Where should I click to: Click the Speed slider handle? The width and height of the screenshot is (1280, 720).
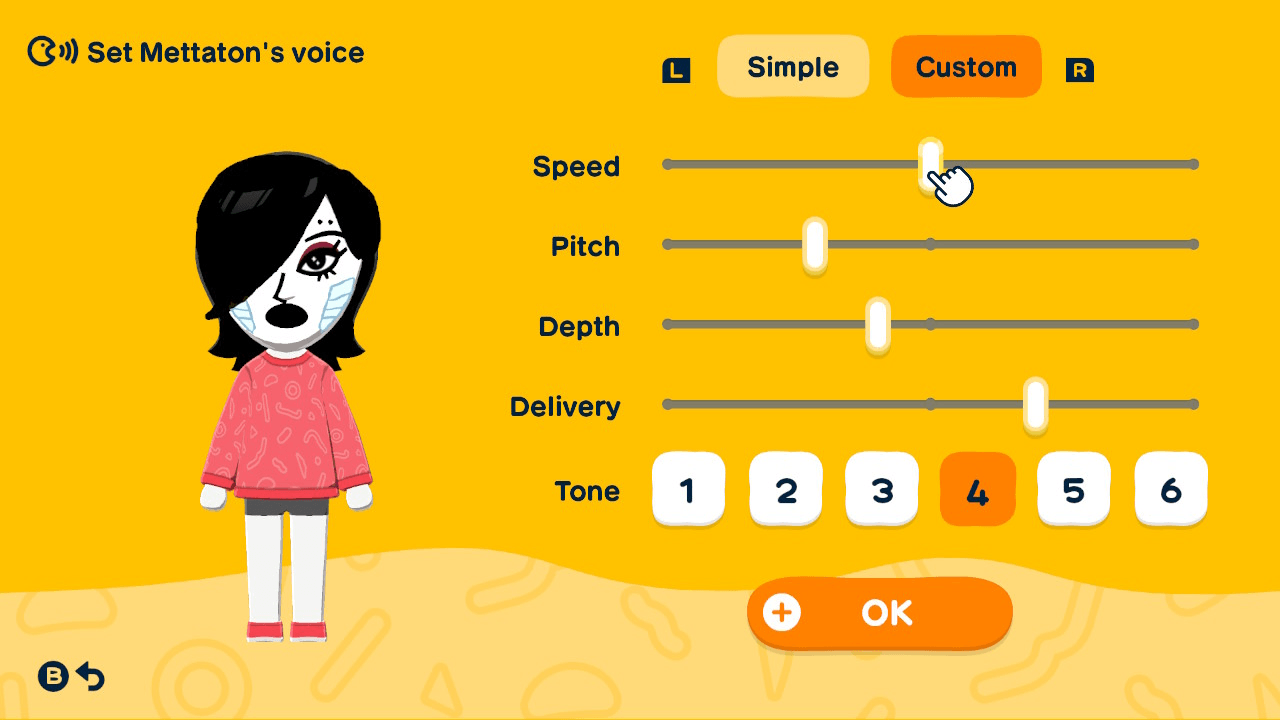tap(931, 163)
